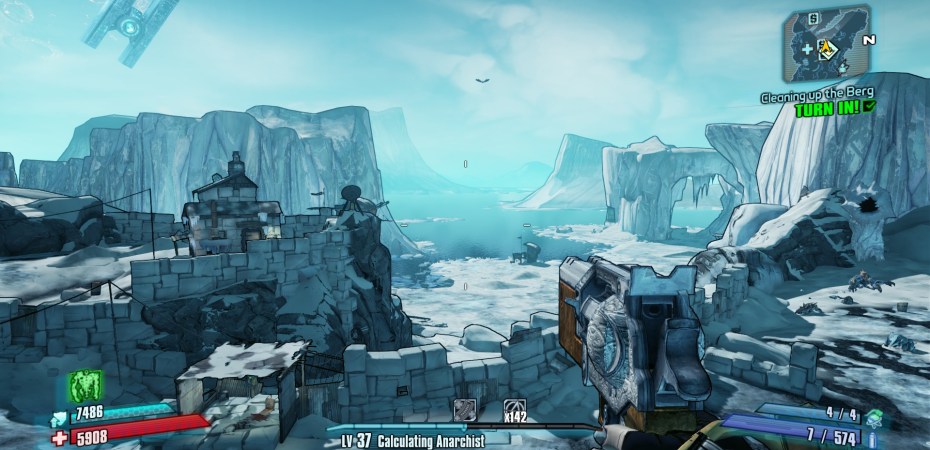Screen dimensions: 930x450
Task: Select the grenade icon beside the 4/4 count
Action: coord(873,414)
